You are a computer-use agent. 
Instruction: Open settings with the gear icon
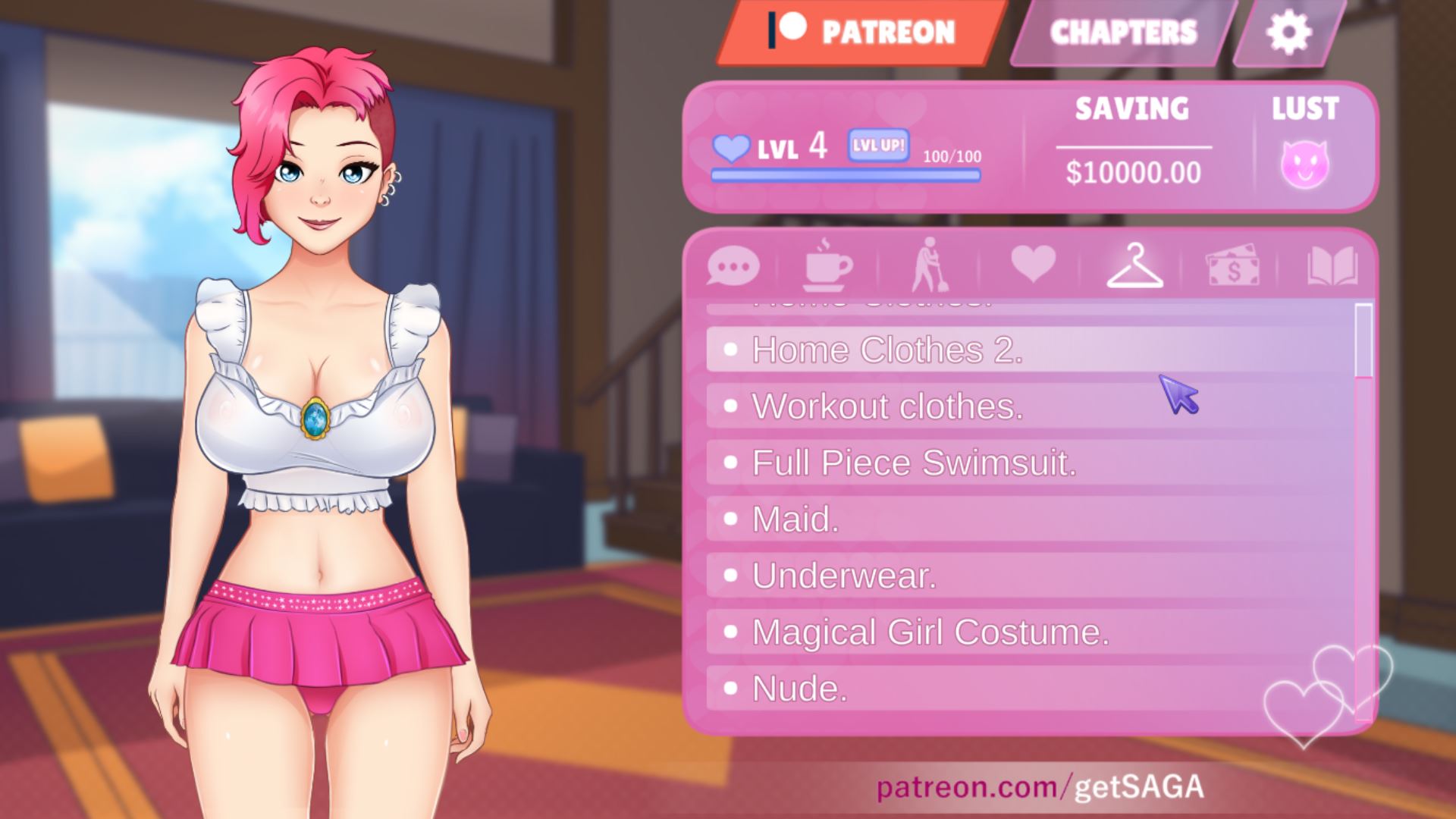(x=1288, y=32)
